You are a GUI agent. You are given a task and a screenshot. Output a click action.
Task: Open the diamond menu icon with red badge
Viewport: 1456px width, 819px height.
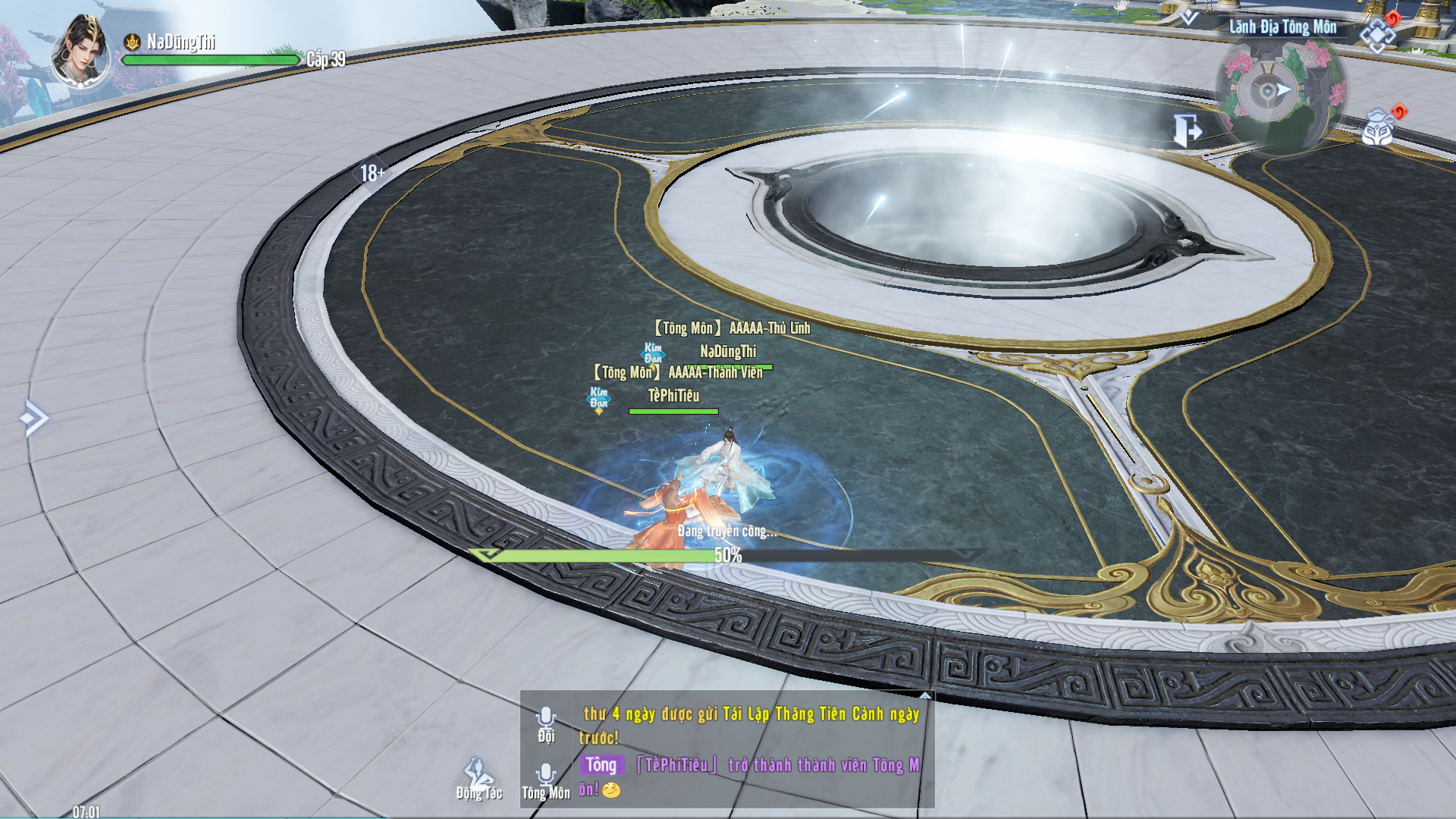[1379, 33]
